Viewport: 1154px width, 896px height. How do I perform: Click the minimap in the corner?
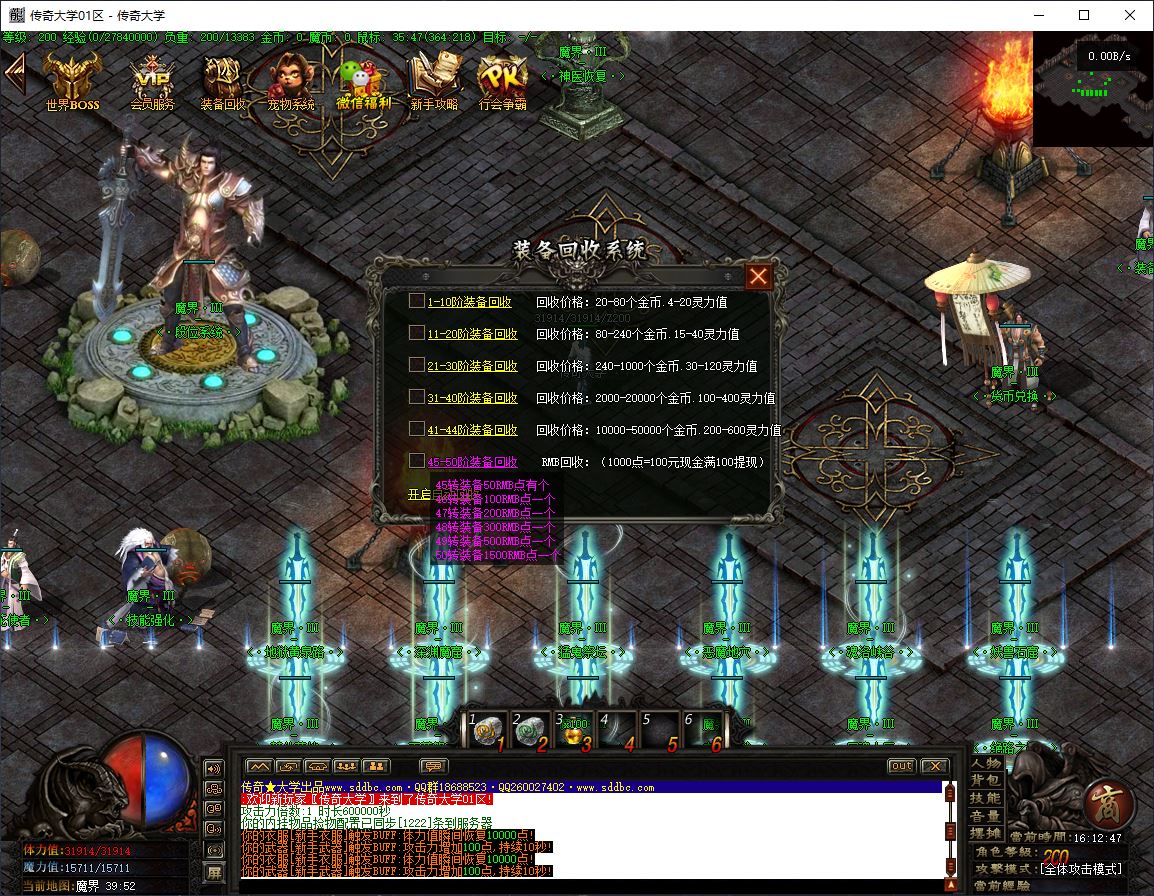tap(1092, 88)
